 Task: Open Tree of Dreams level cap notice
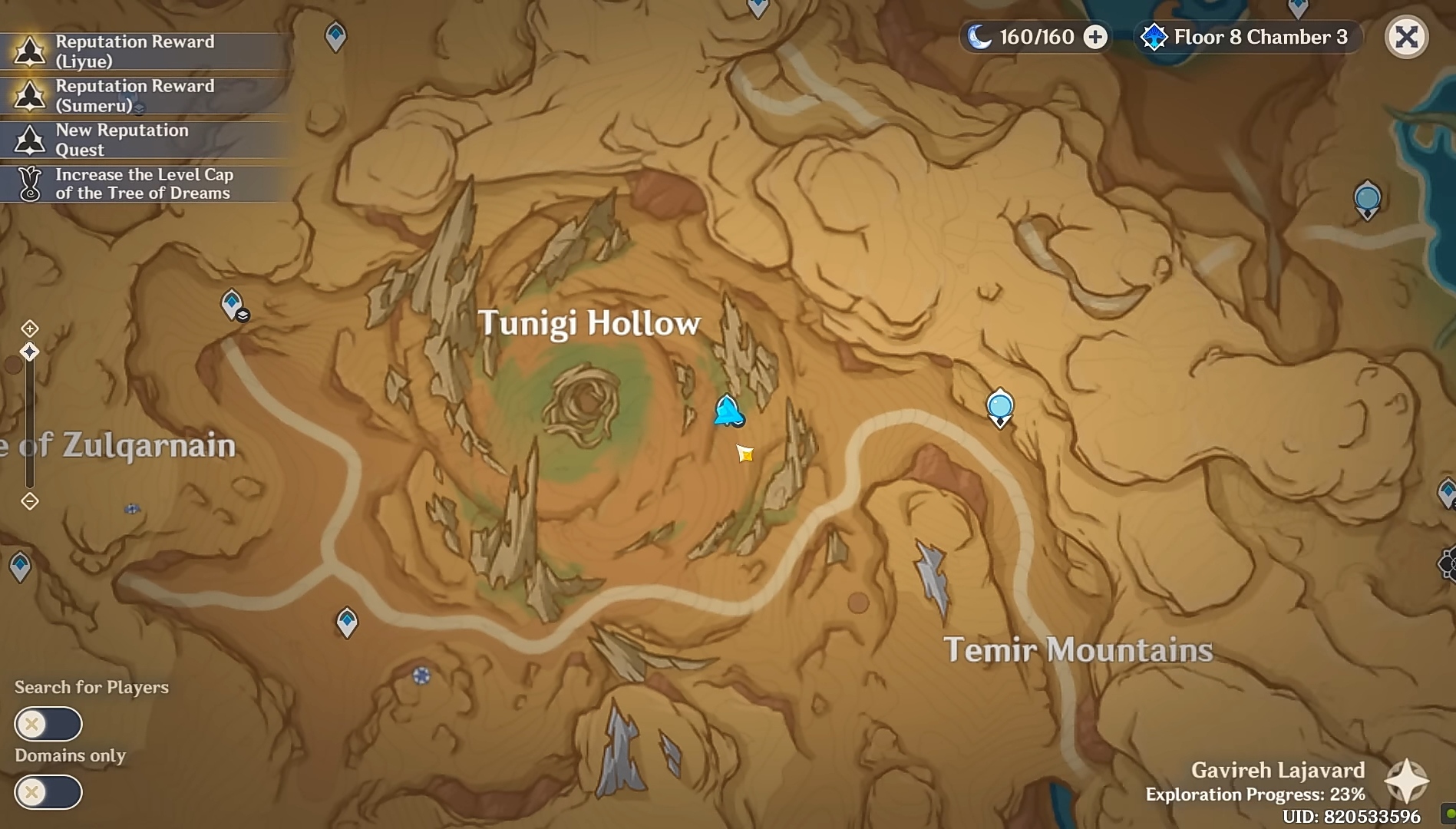point(146,184)
